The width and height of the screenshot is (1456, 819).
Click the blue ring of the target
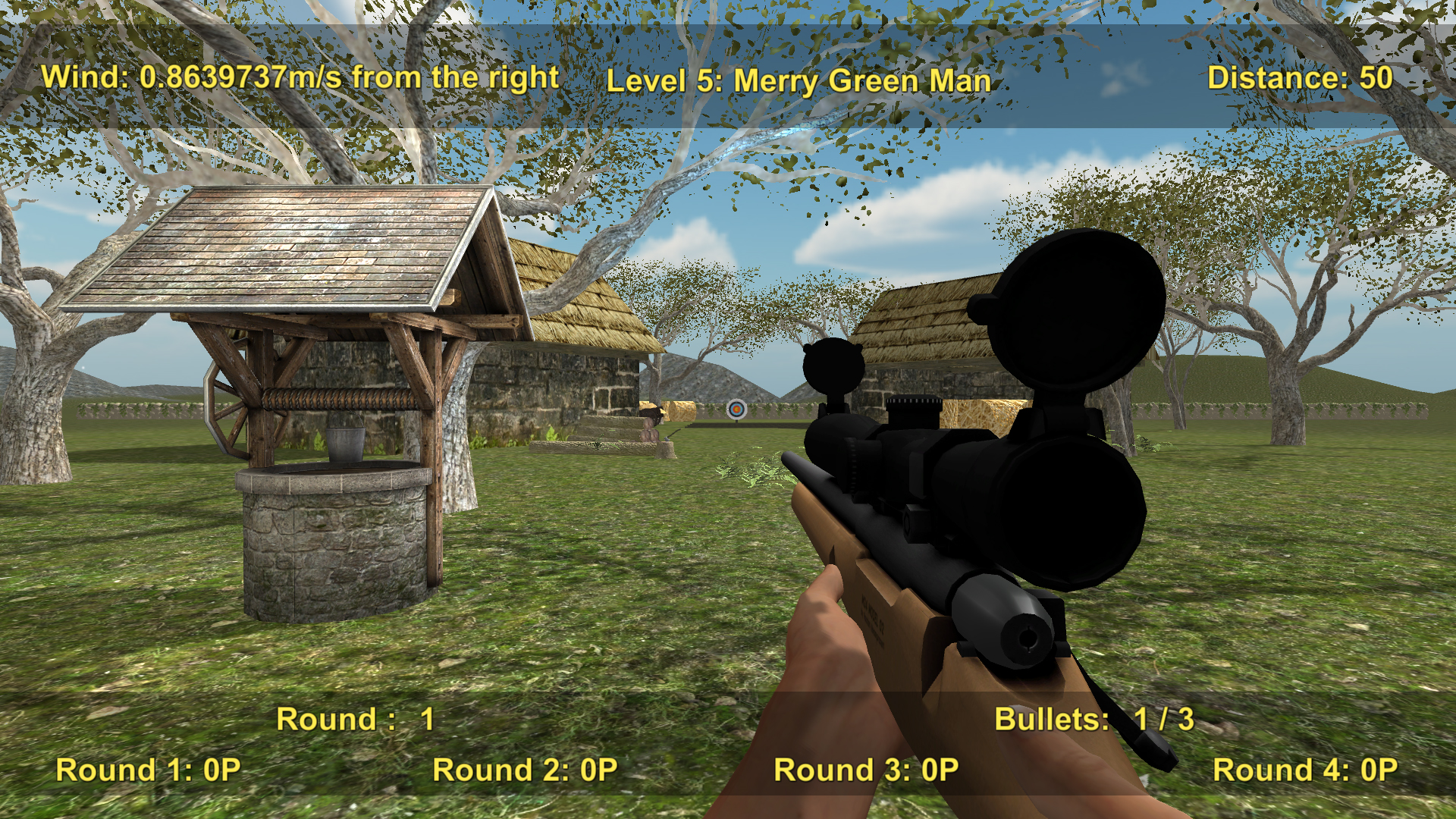pos(730,407)
